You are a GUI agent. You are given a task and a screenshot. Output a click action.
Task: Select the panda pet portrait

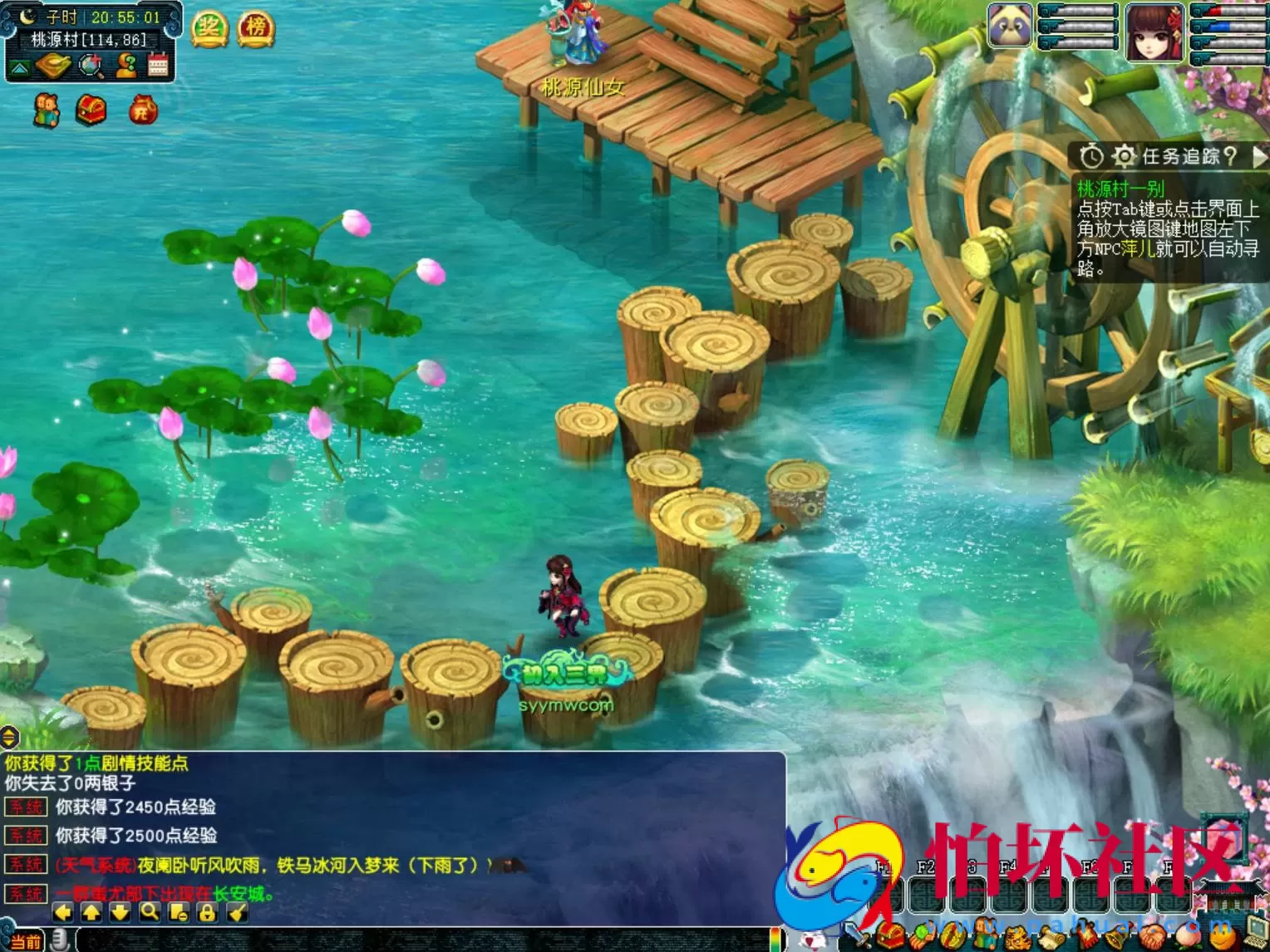click(x=1010, y=27)
